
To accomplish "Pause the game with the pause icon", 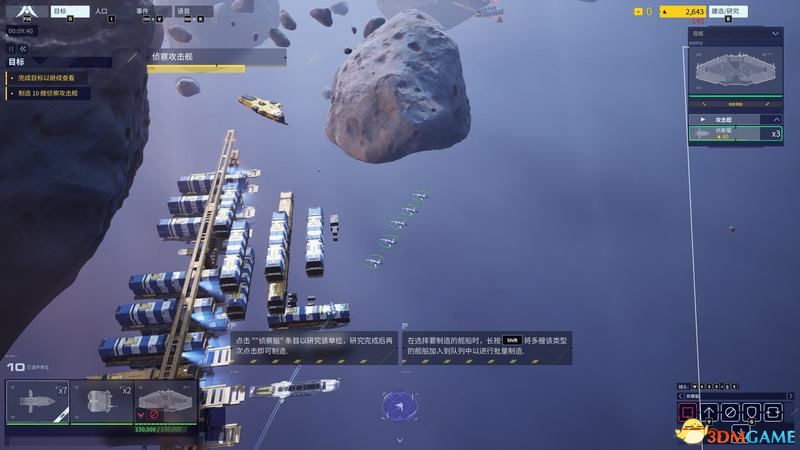I will click(13, 47).
